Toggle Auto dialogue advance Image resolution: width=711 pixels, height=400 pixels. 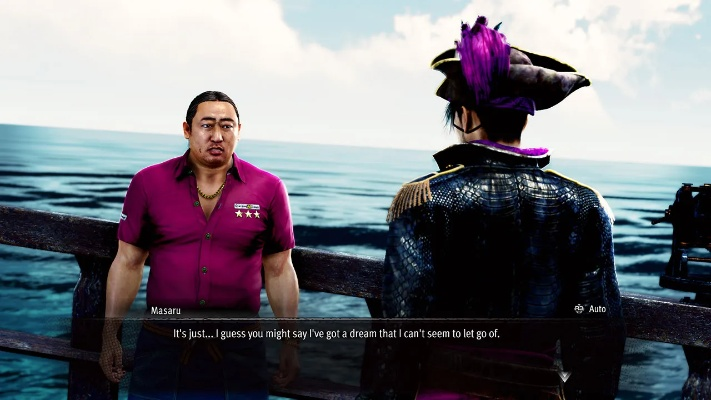point(590,309)
